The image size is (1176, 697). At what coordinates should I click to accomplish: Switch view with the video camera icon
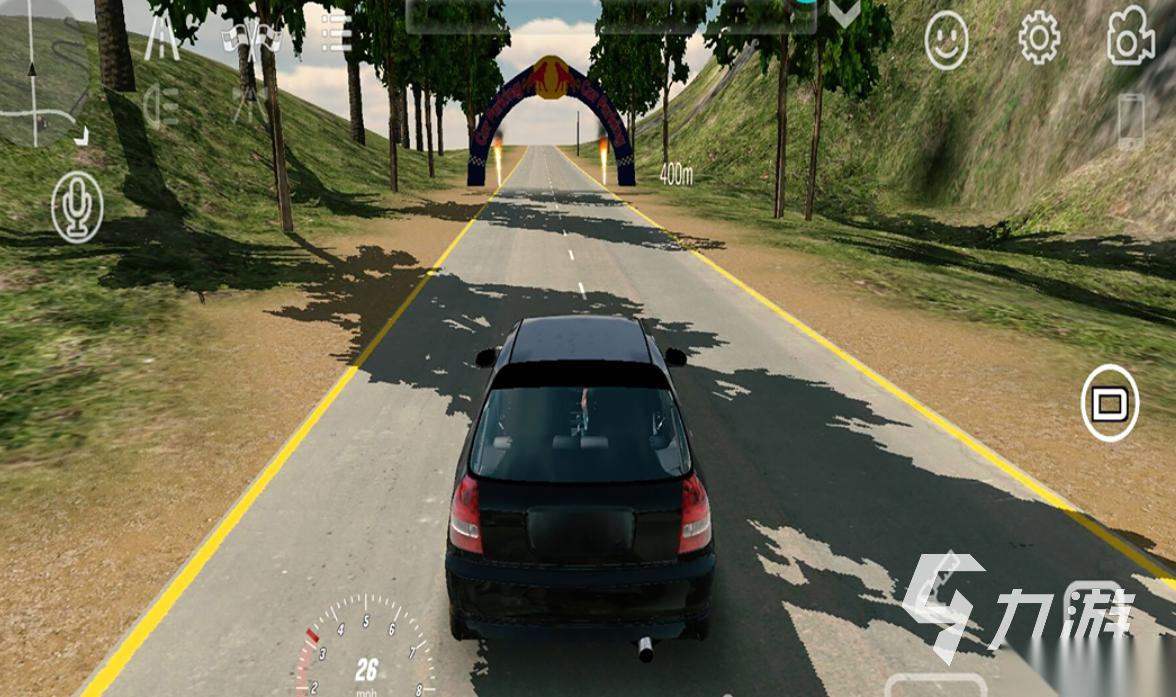1130,38
